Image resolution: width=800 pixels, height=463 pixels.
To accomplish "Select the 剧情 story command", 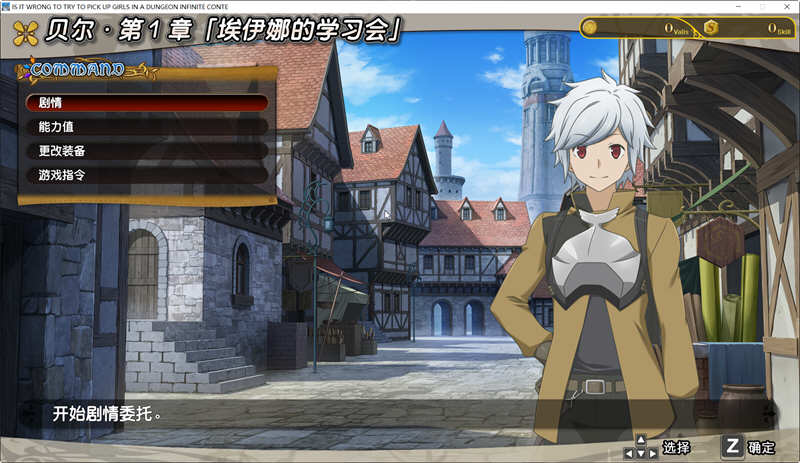I will [x=147, y=103].
